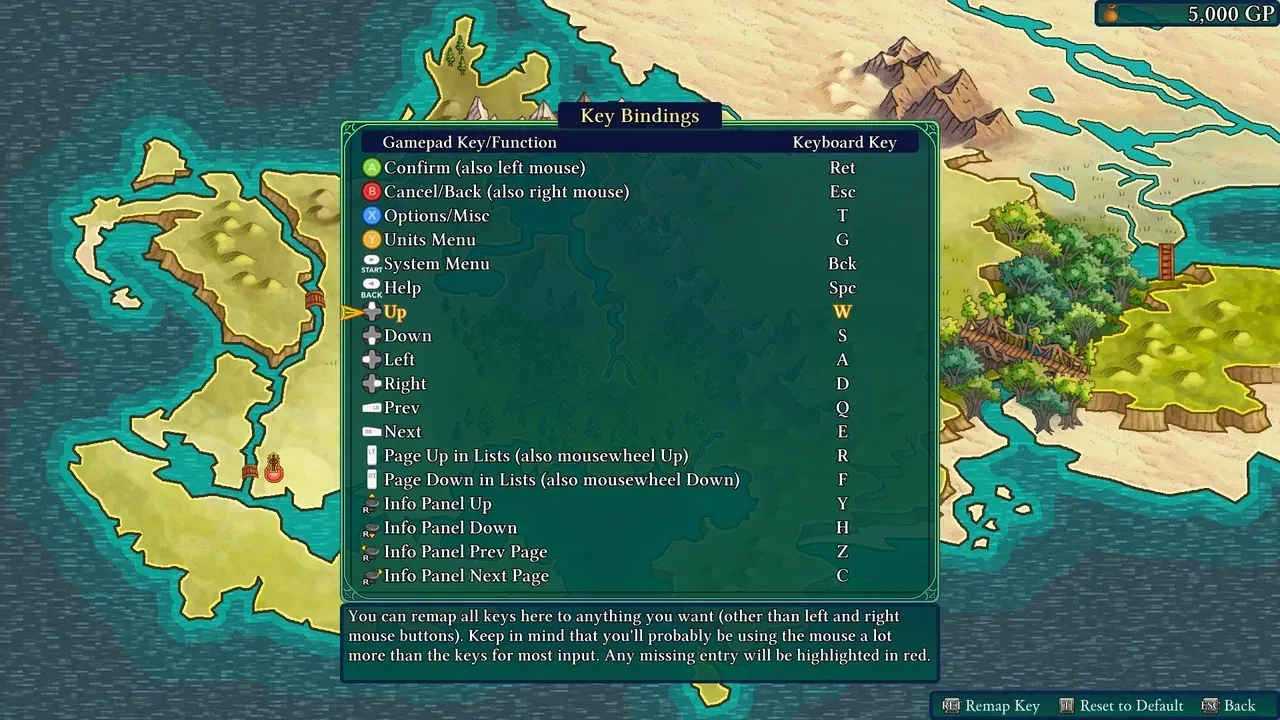Pick the Info Panel Down binding
This screenshot has height=720, width=1280.
(450, 528)
